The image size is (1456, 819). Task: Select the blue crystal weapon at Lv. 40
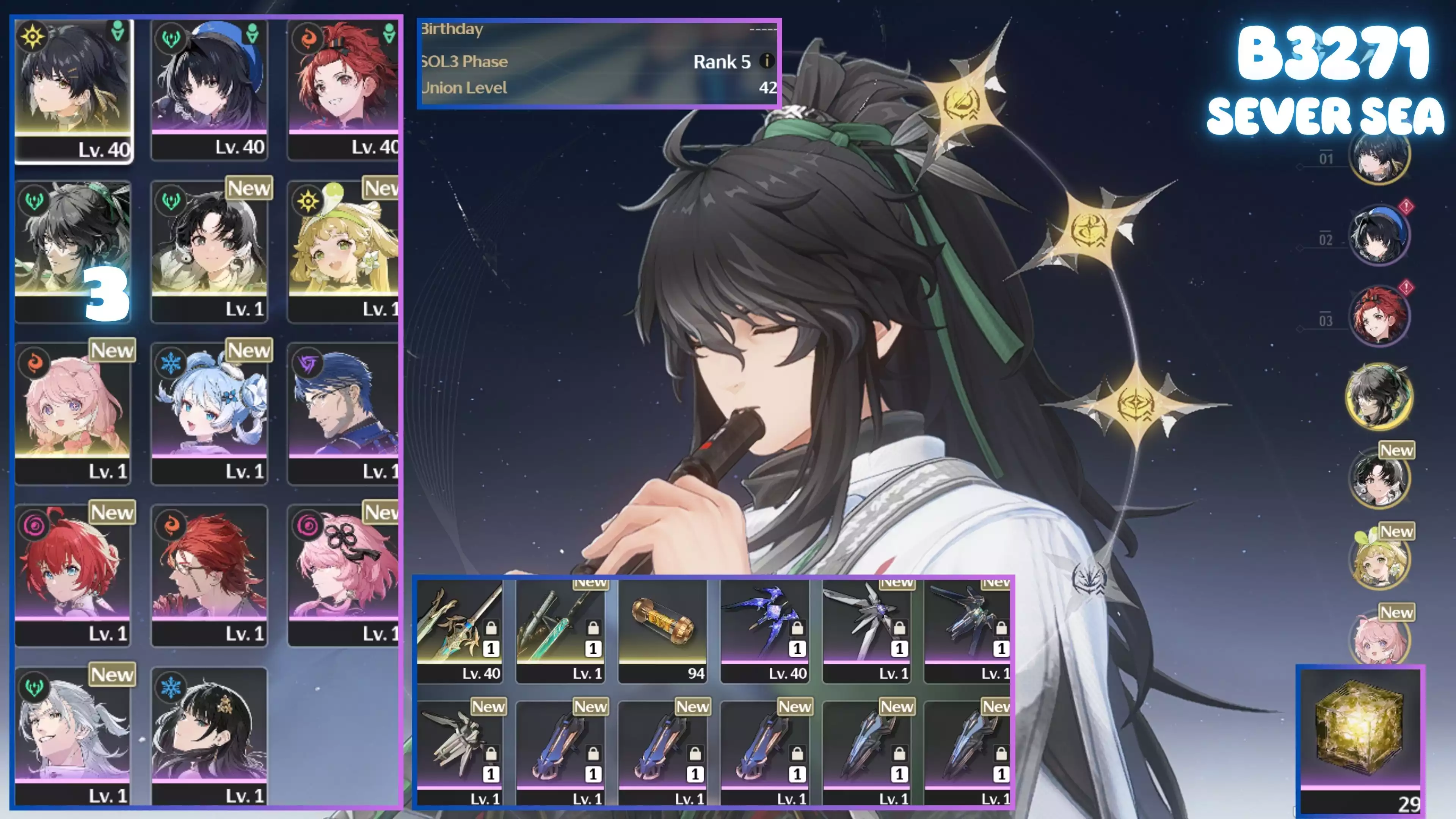point(764,630)
